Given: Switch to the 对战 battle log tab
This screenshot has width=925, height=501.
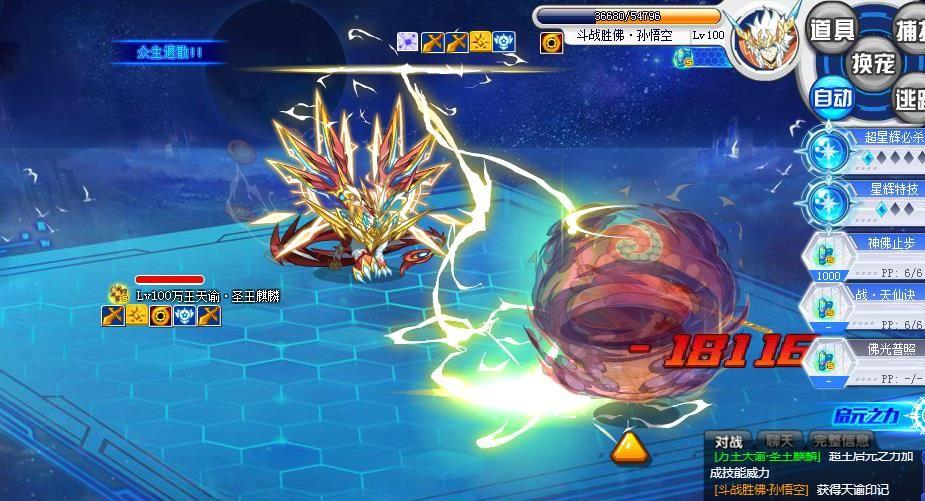Looking at the screenshot, I should 729,440.
